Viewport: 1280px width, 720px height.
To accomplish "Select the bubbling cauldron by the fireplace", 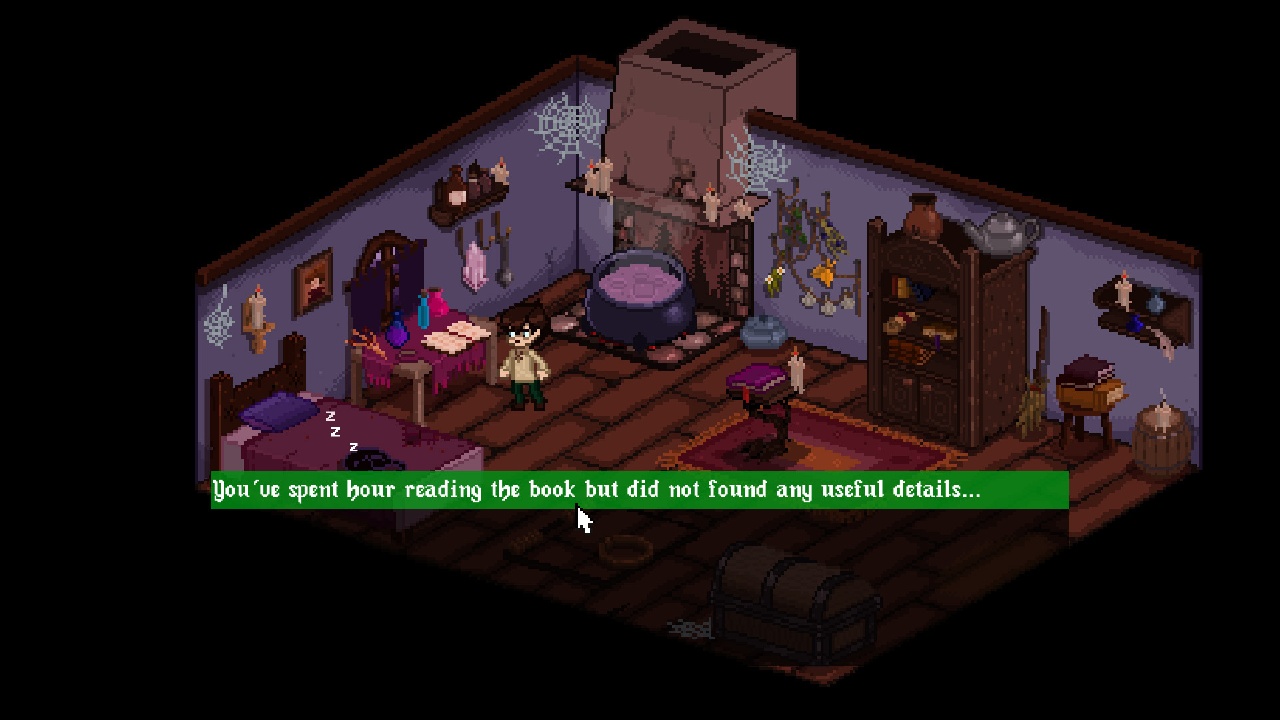I will (x=640, y=295).
